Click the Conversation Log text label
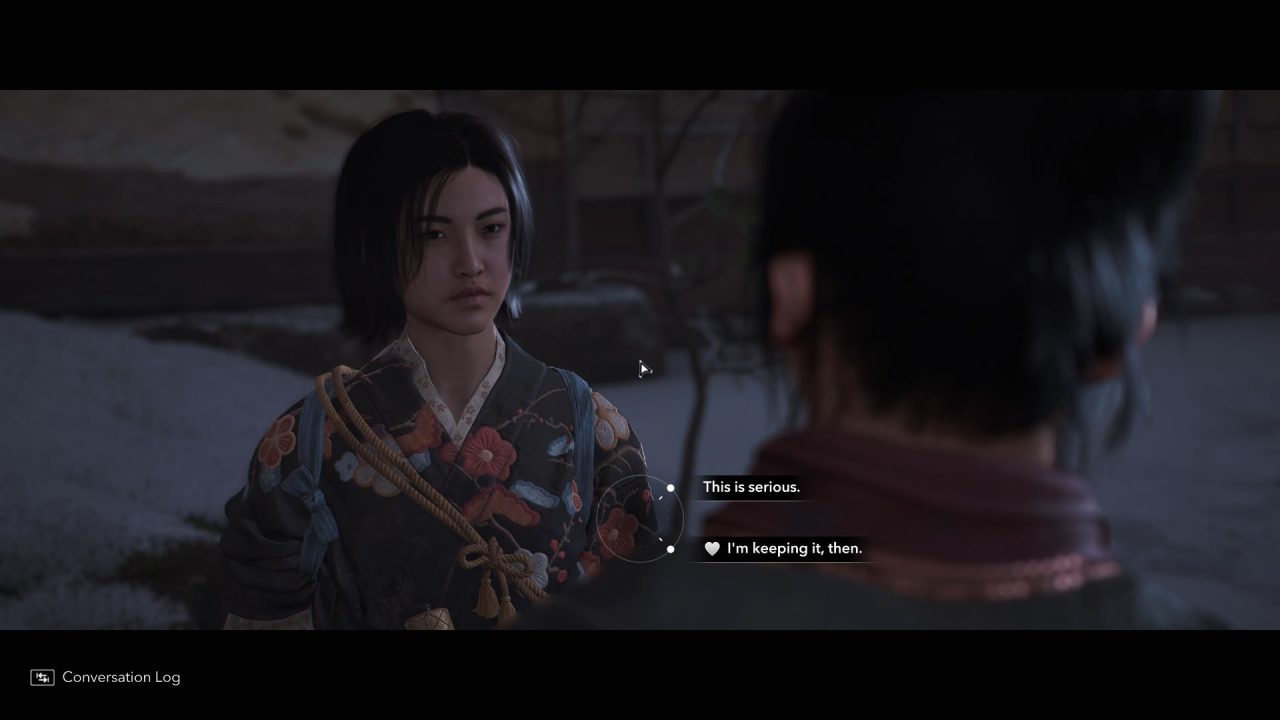The height and width of the screenshot is (720, 1280). [x=120, y=677]
